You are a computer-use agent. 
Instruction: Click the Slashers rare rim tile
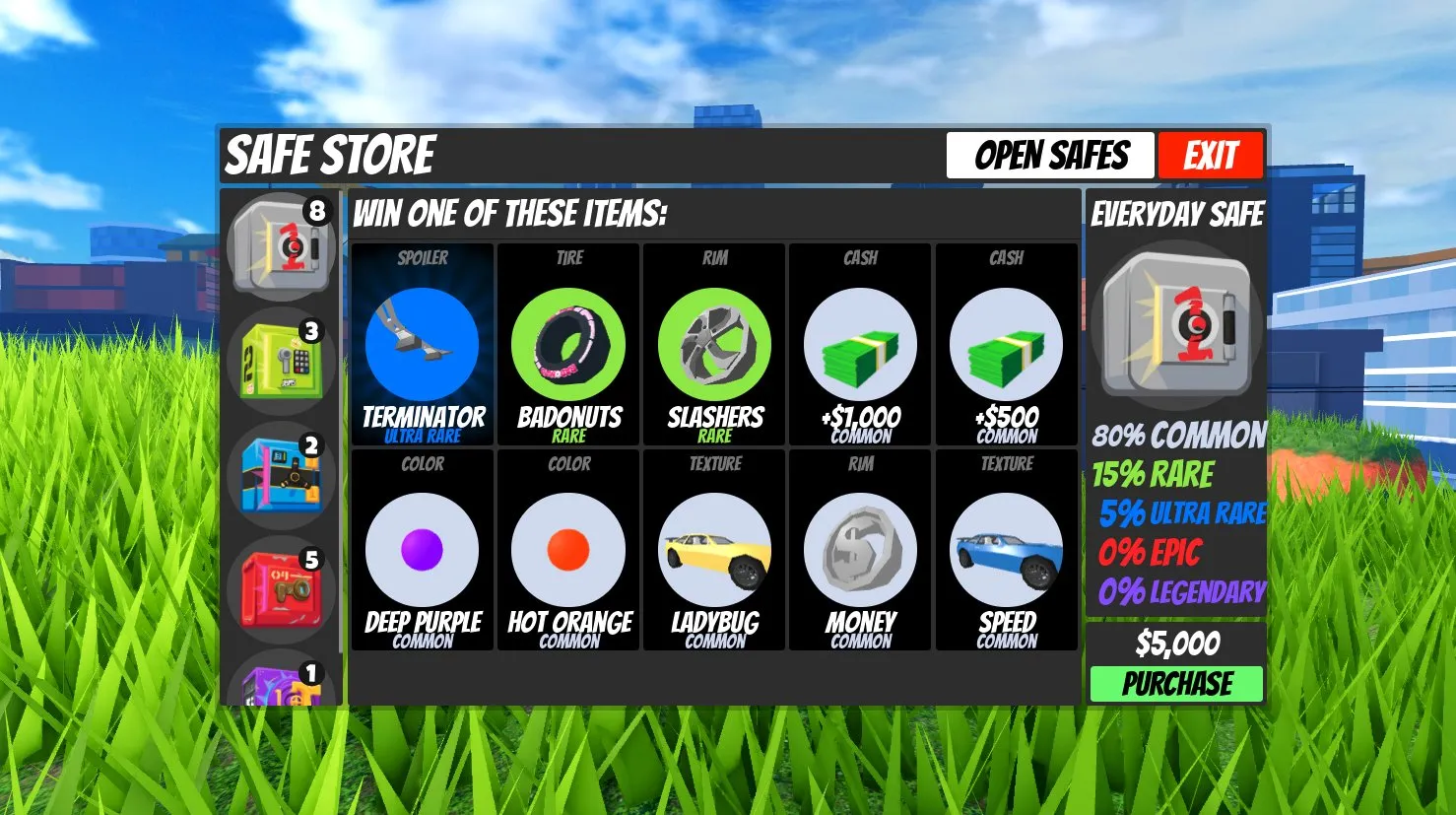click(x=714, y=345)
